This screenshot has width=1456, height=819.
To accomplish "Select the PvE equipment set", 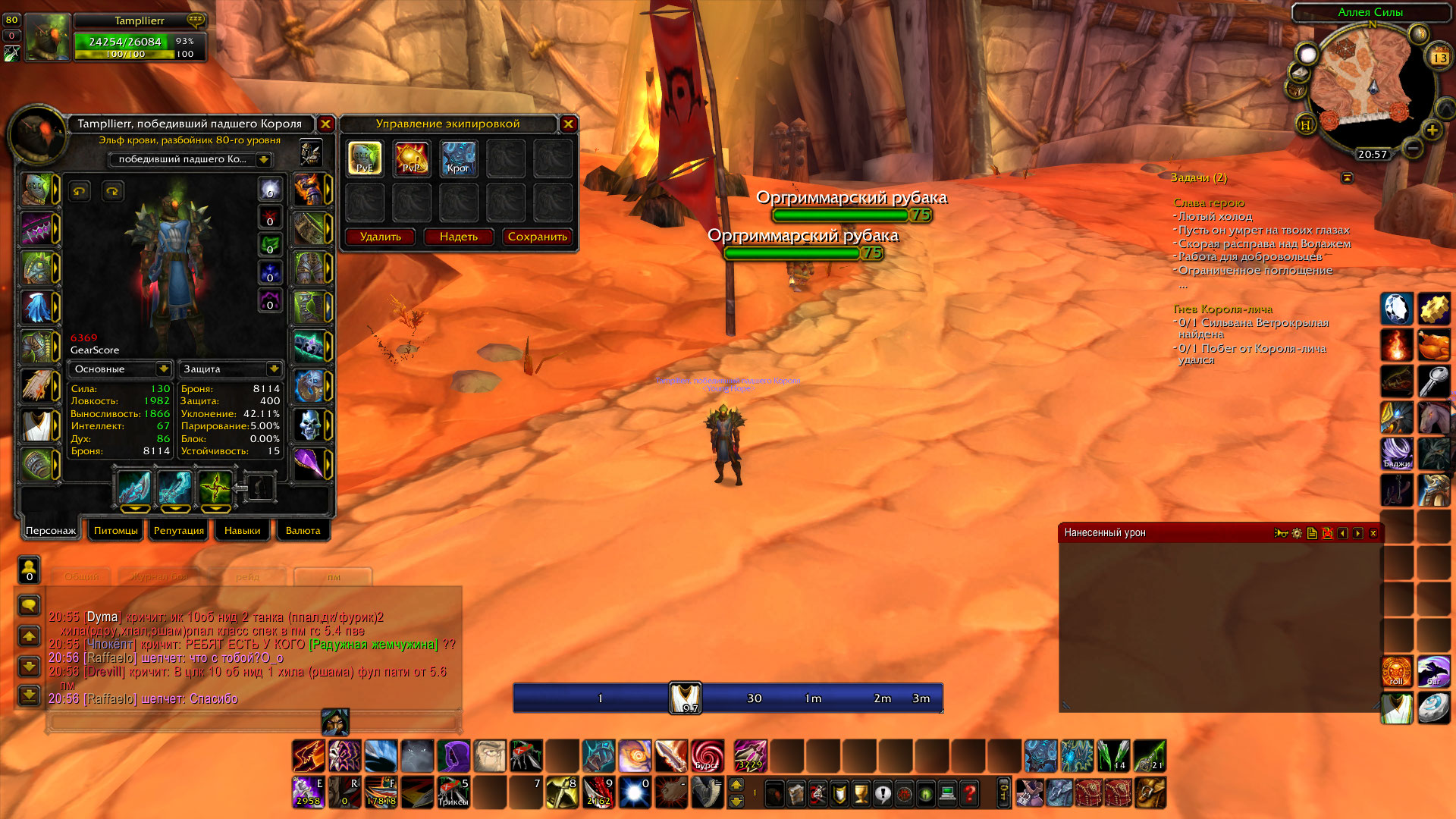I will coord(365,158).
